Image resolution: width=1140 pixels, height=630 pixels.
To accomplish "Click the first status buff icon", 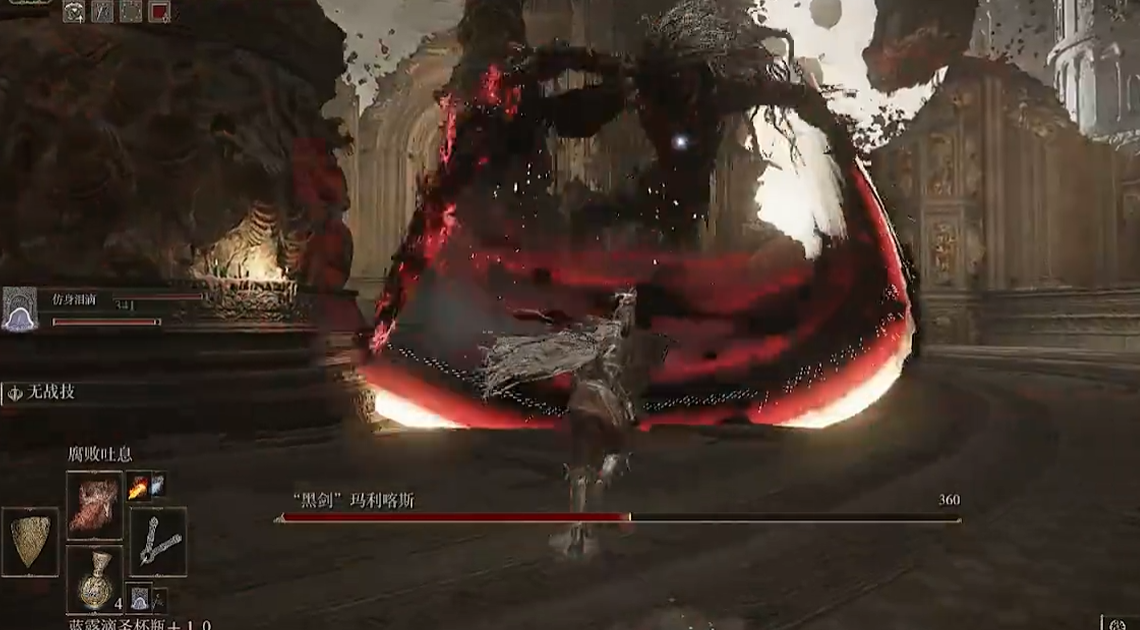I will [x=74, y=12].
